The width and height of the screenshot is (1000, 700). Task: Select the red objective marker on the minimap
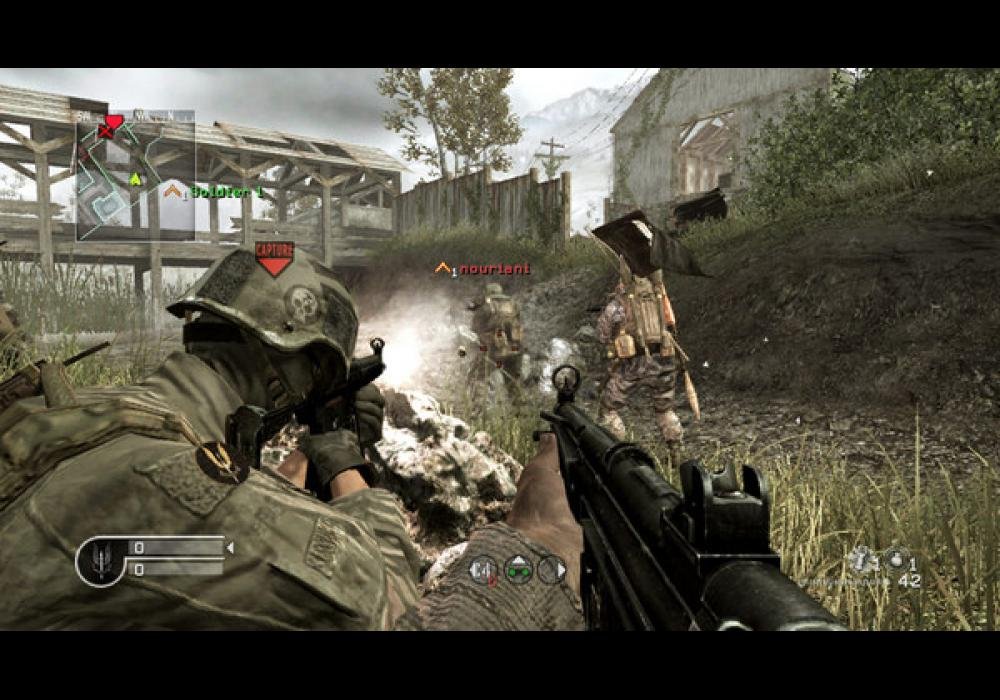[x=113, y=123]
